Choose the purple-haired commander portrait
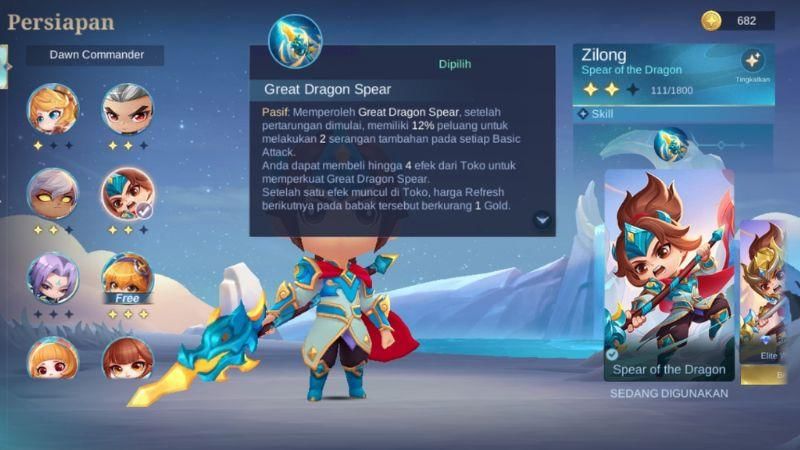The image size is (800, 450). point(53,277)
